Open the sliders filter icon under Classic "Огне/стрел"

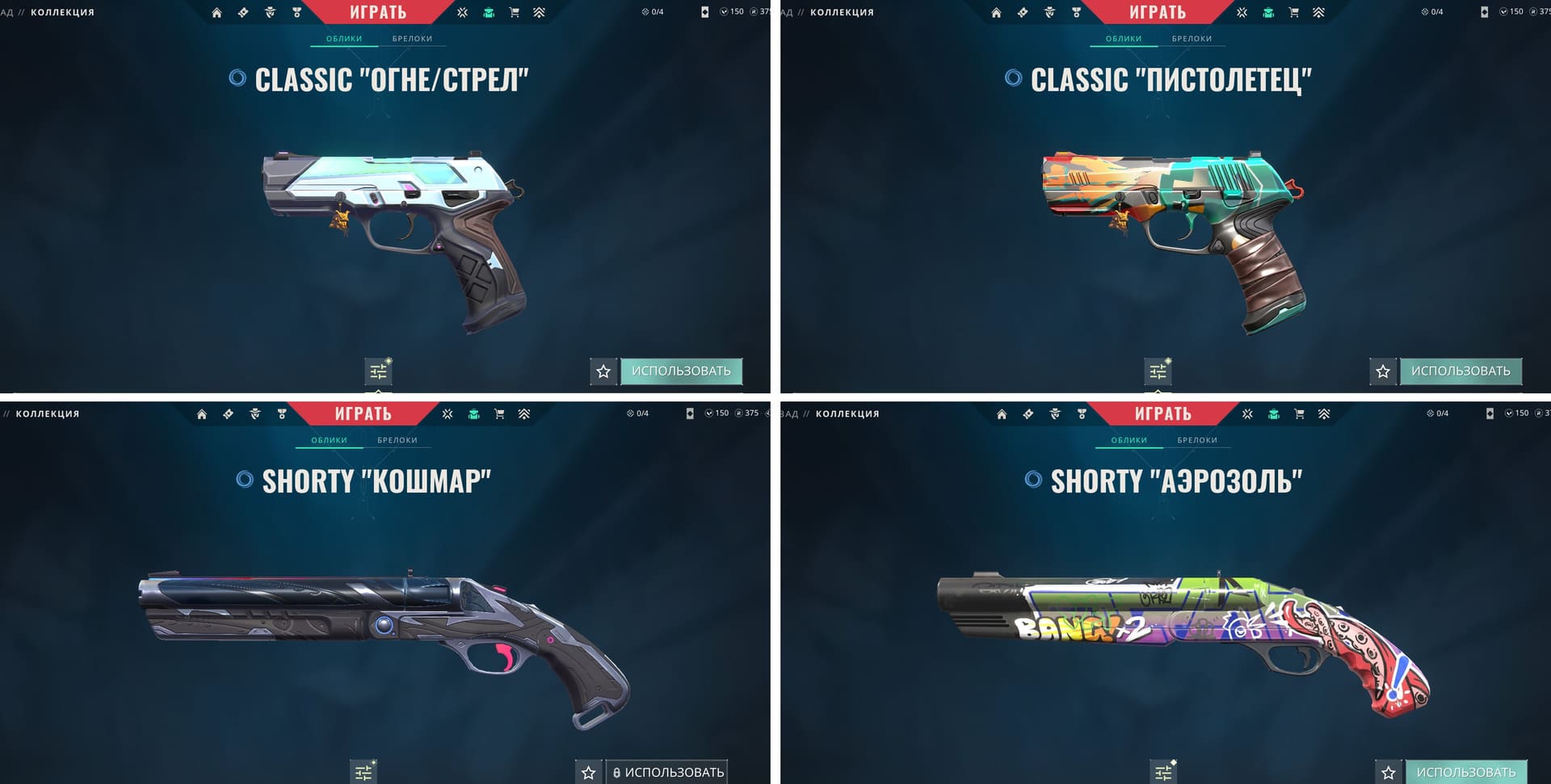tap(378, 371)
